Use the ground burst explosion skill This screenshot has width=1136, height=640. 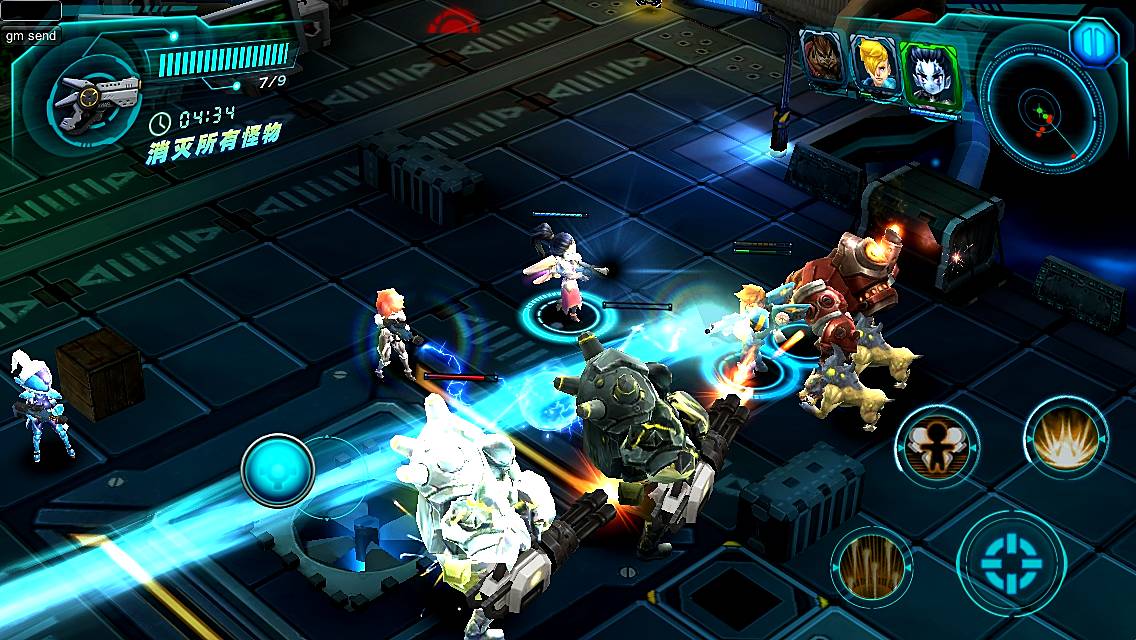coord(1066,439)
